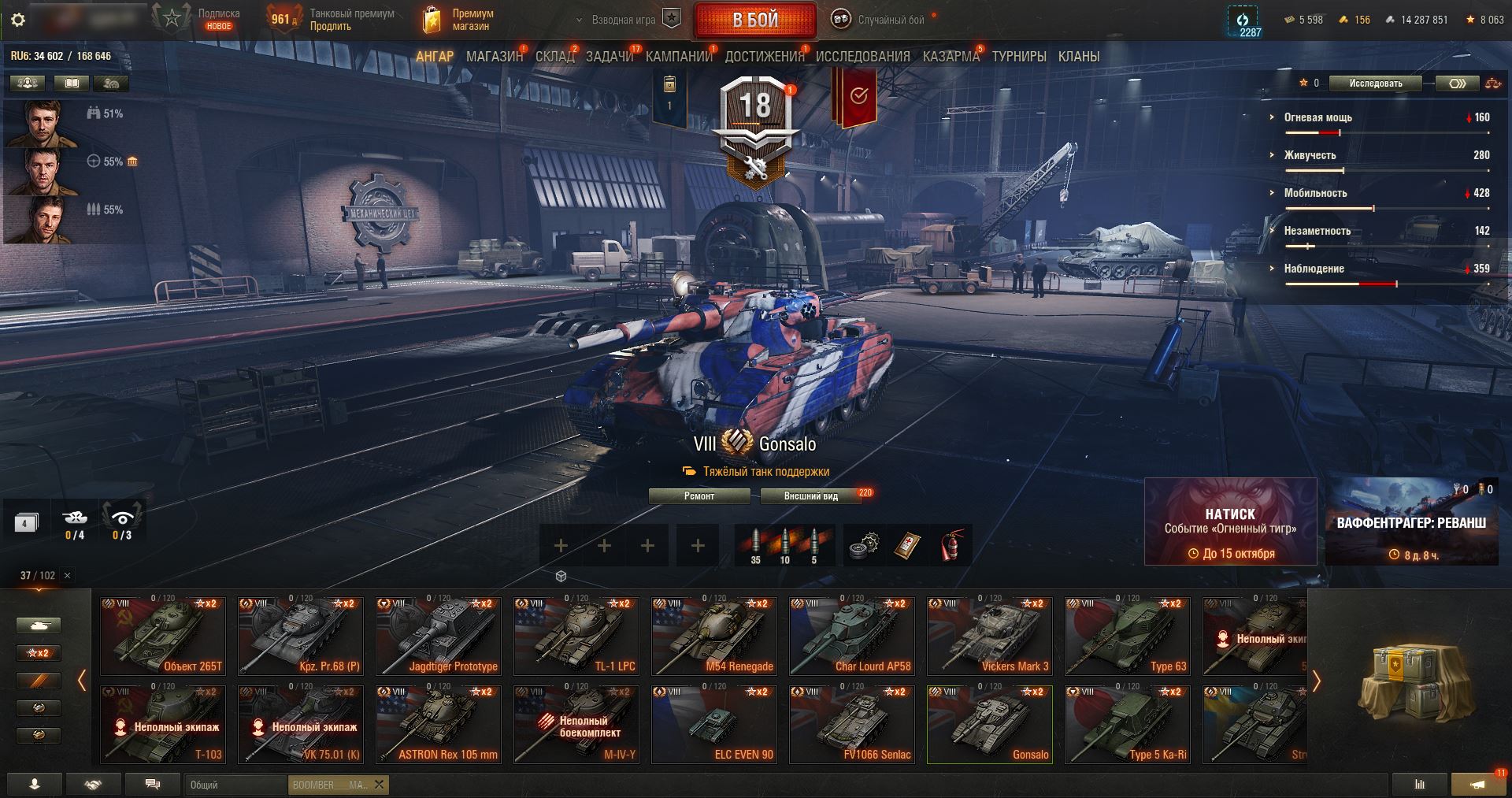Switch to the МАГАЗИН tab
Image resolution: width=1512 pixels, height=798 pixels.
click(x=494, y=57)
